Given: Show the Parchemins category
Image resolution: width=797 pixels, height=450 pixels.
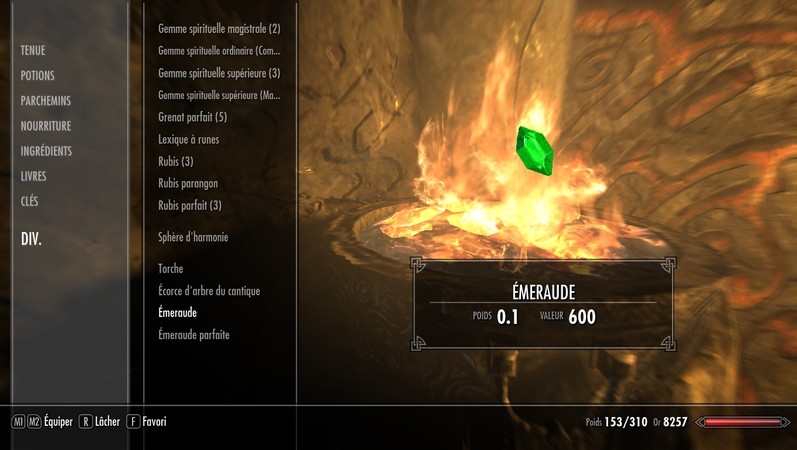Looking at the screenshot, I should click(x=46, y=101).
